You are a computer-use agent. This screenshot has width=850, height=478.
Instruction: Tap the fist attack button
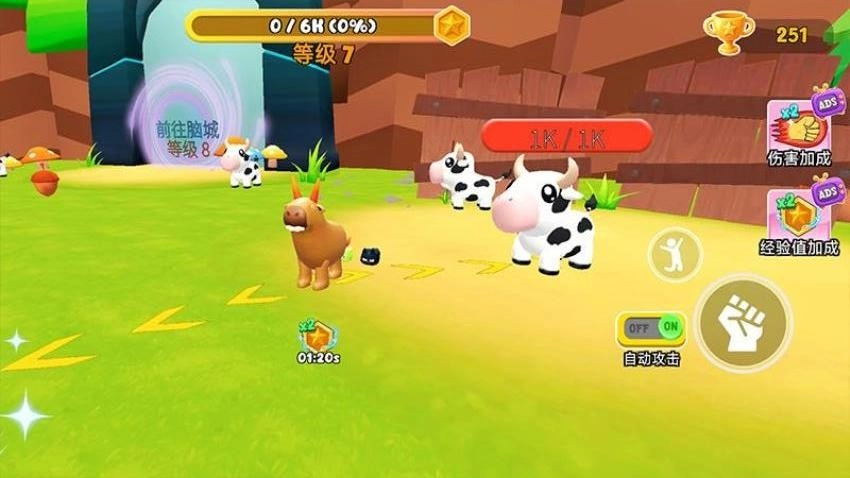point(743,323)
